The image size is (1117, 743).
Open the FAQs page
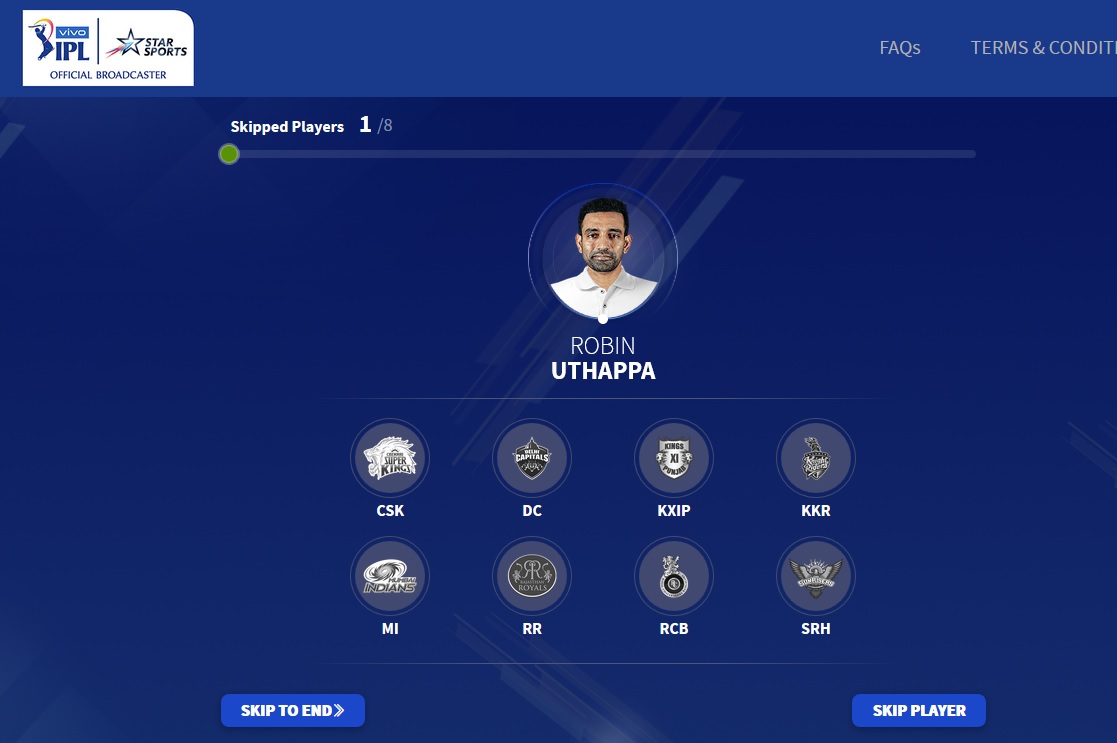pos(899,48)
